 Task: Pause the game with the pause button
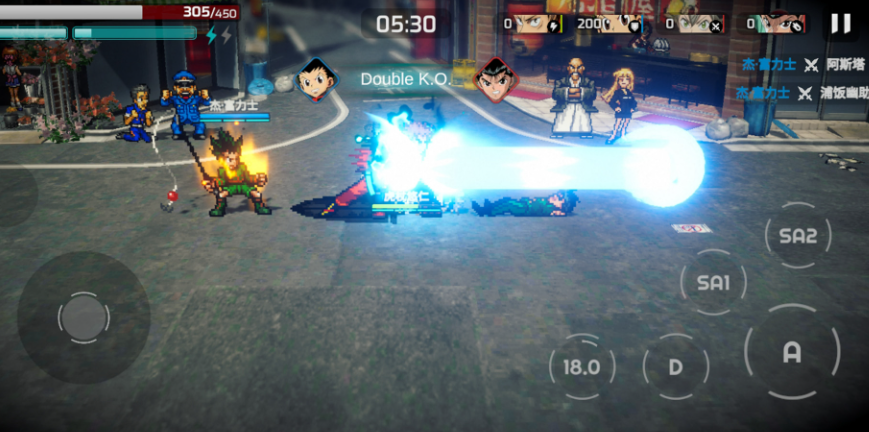tap(840, 23)
